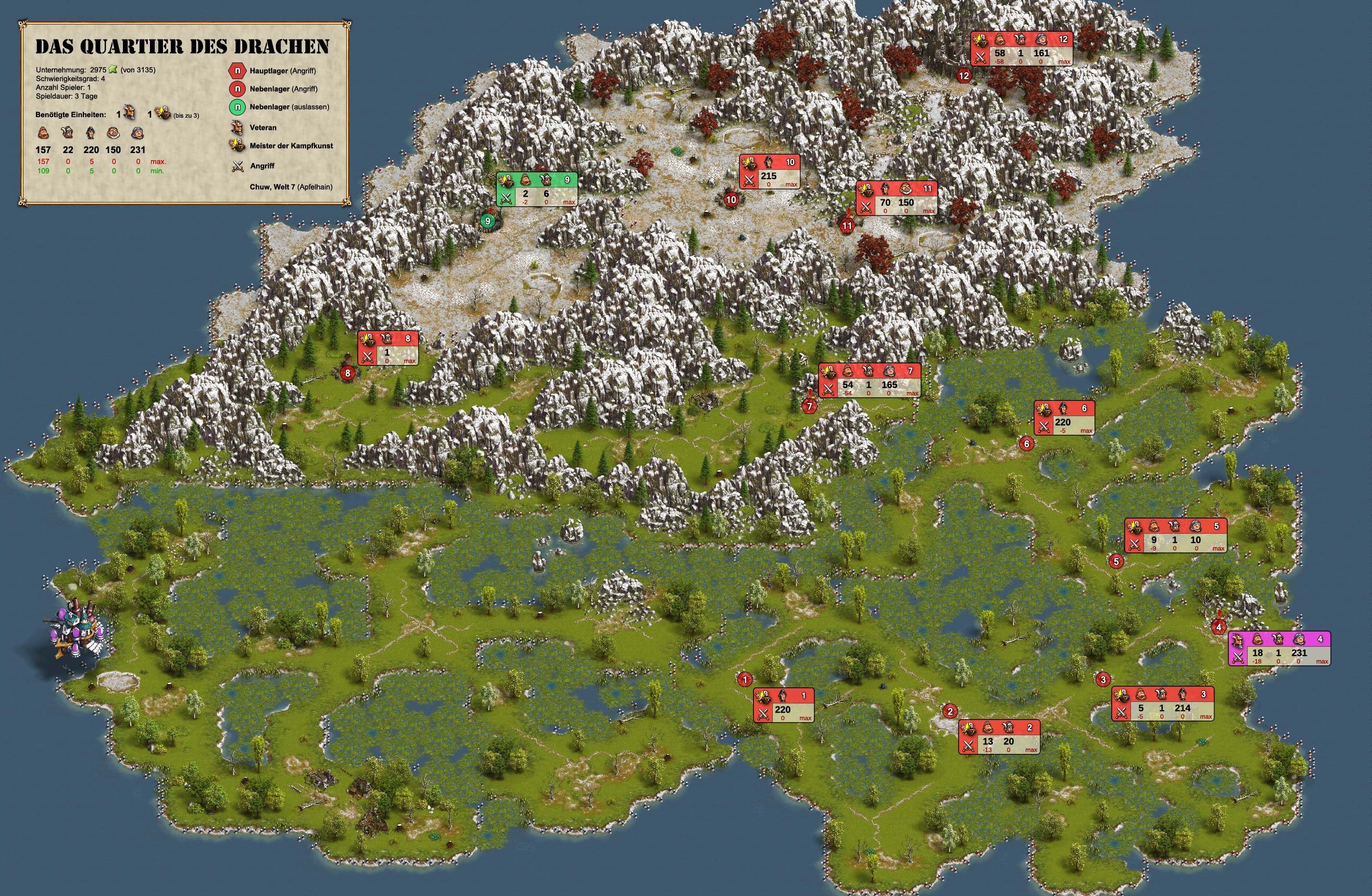Select the round camp marker numbered 6

pos(1027,444)
